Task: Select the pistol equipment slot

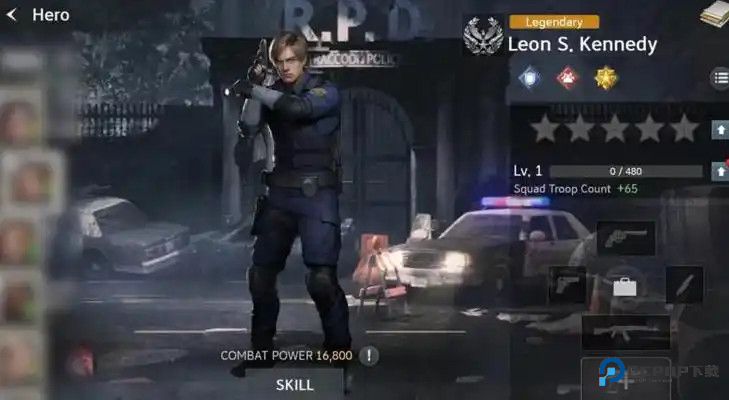Action: pos(567,285)
